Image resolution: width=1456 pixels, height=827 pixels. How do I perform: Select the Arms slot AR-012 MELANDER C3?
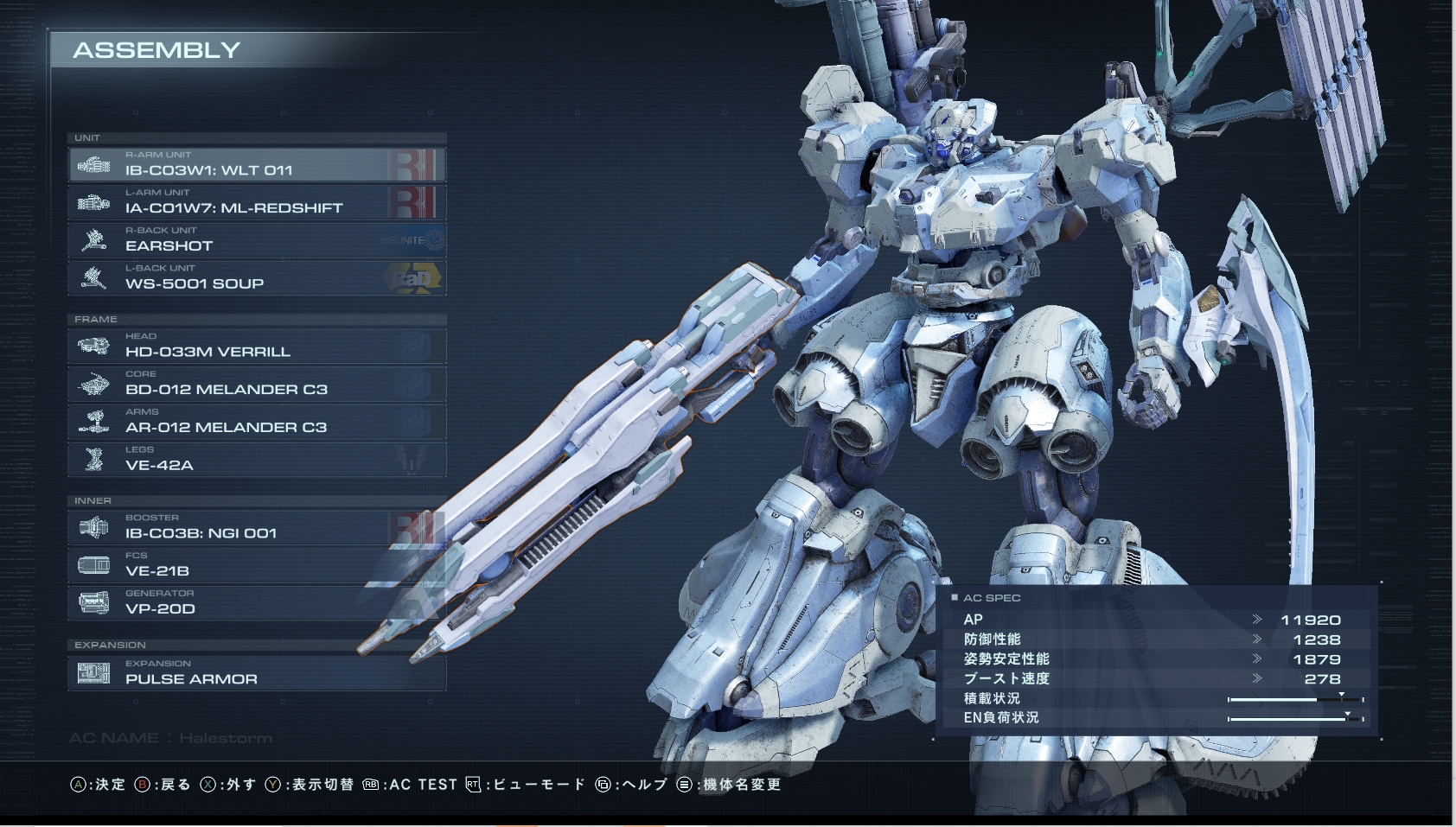pos(257,422)
